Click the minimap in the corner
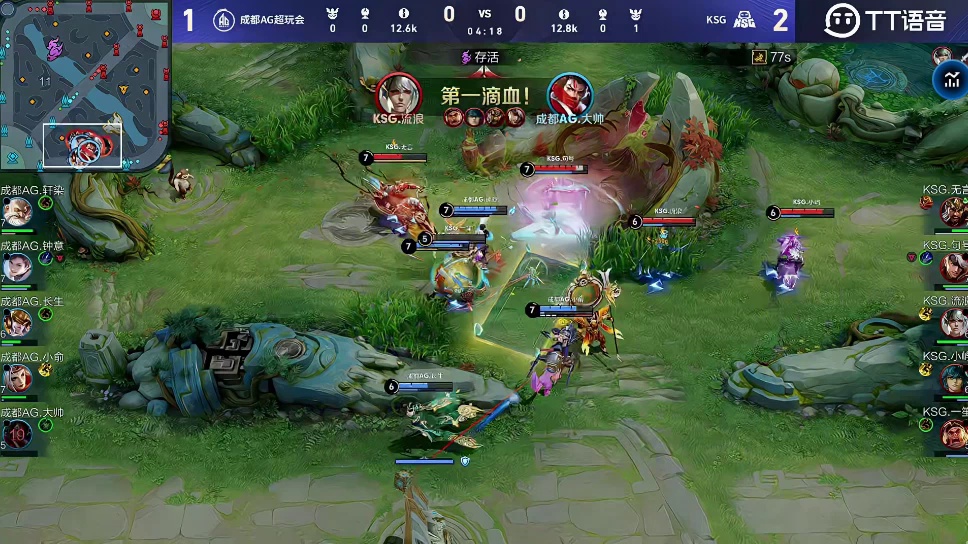 click(x=85, y=84)
